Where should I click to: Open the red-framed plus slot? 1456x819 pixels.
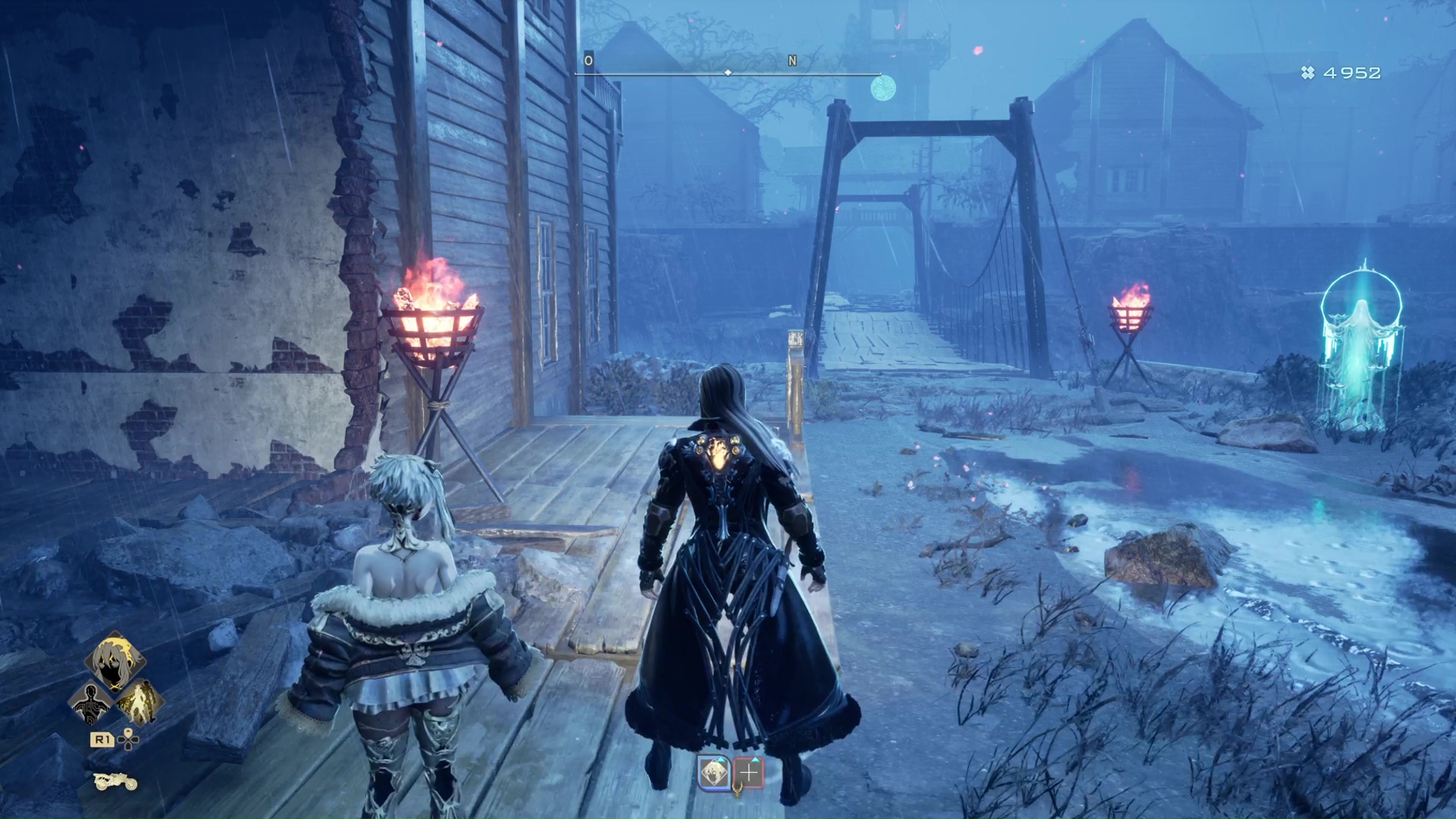(748, 772)
